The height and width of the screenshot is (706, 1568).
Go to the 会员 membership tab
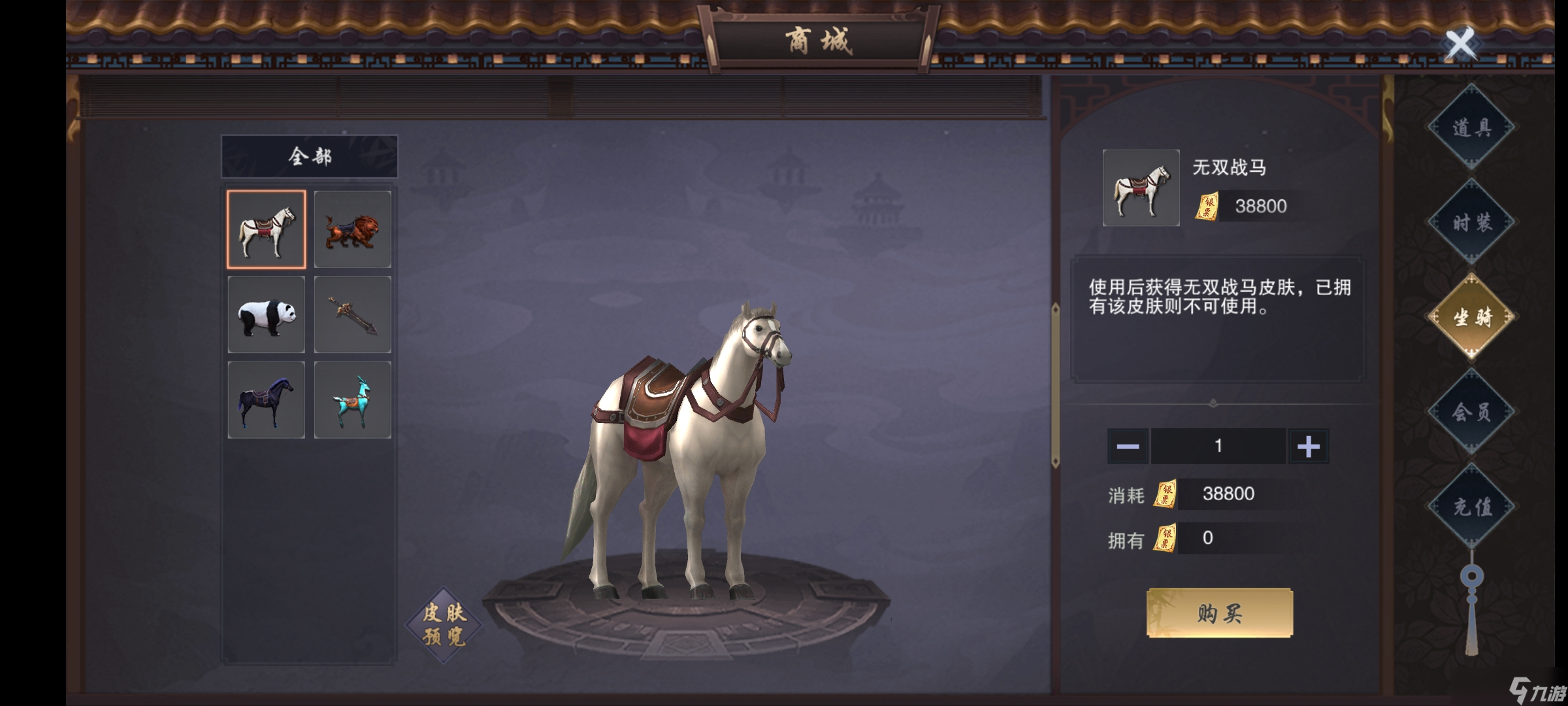point(1471,412)
